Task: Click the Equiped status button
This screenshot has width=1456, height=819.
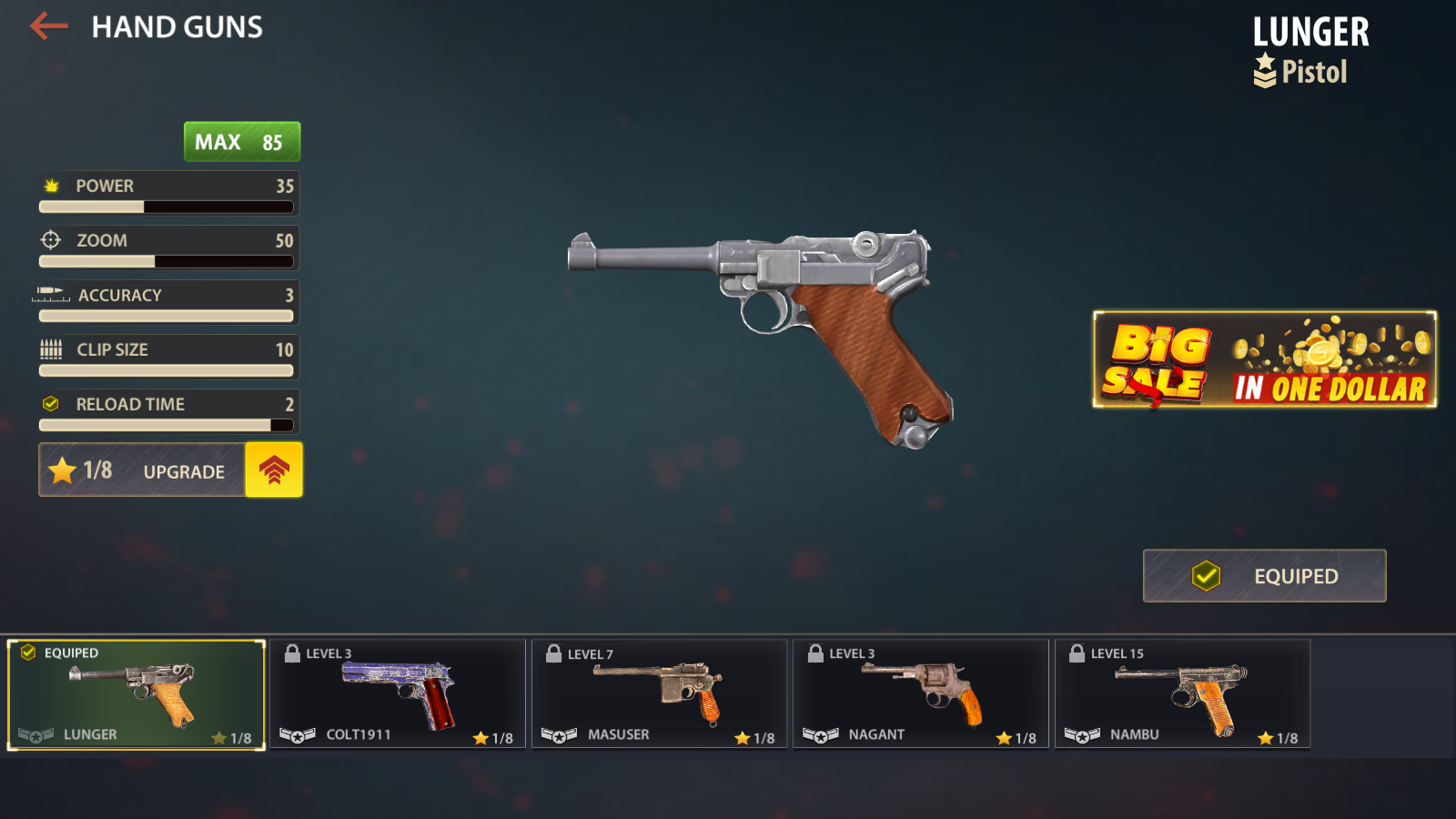Action: click(1264, 576)
